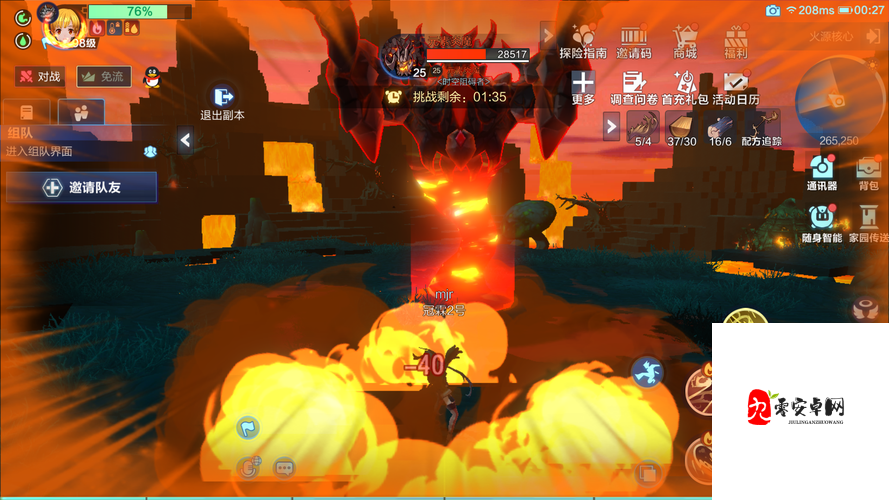Image resolution: width=889 pixels, height=500 pixels.
Task: Open the 通讯器 communicator
Action: [x=821, y=171]
